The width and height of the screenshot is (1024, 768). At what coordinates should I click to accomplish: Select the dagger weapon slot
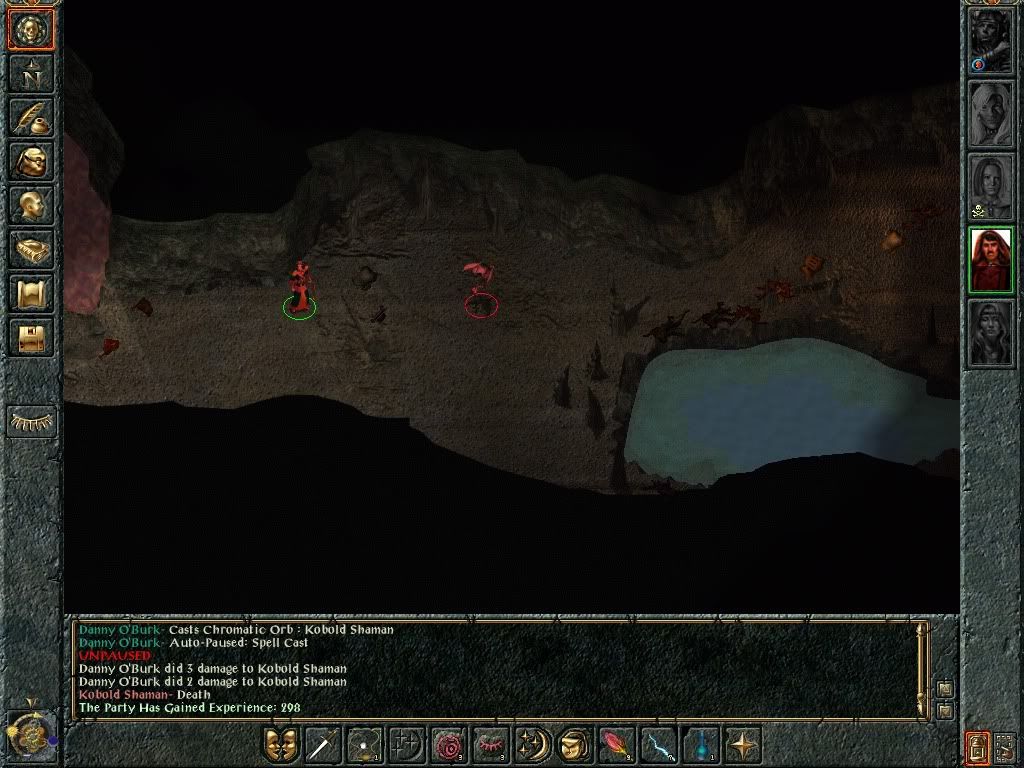pyautogui.click(x=323, y=746)
